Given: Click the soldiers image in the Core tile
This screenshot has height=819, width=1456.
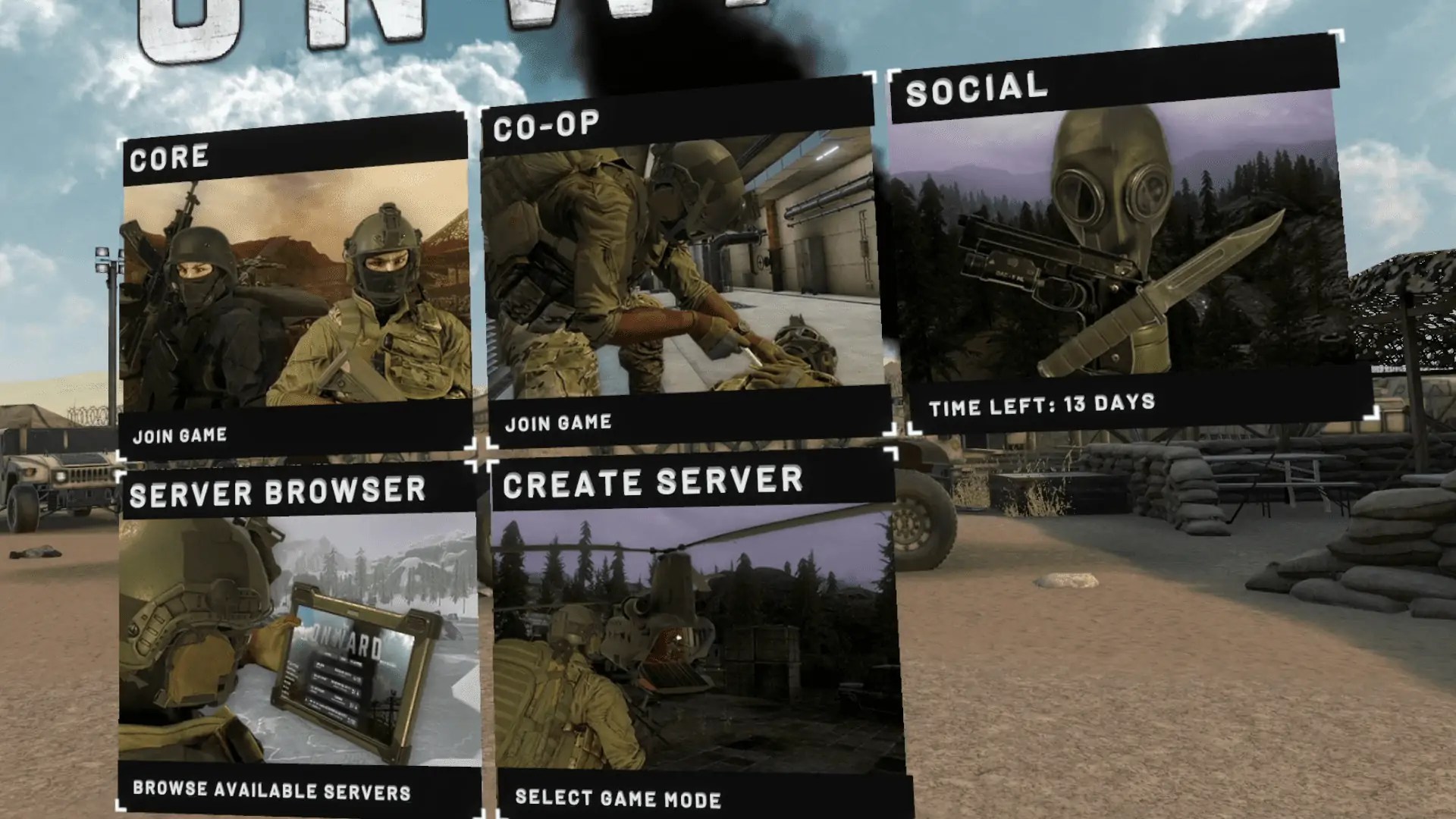Looking at the screenshot, I should [x=296, y=296].
